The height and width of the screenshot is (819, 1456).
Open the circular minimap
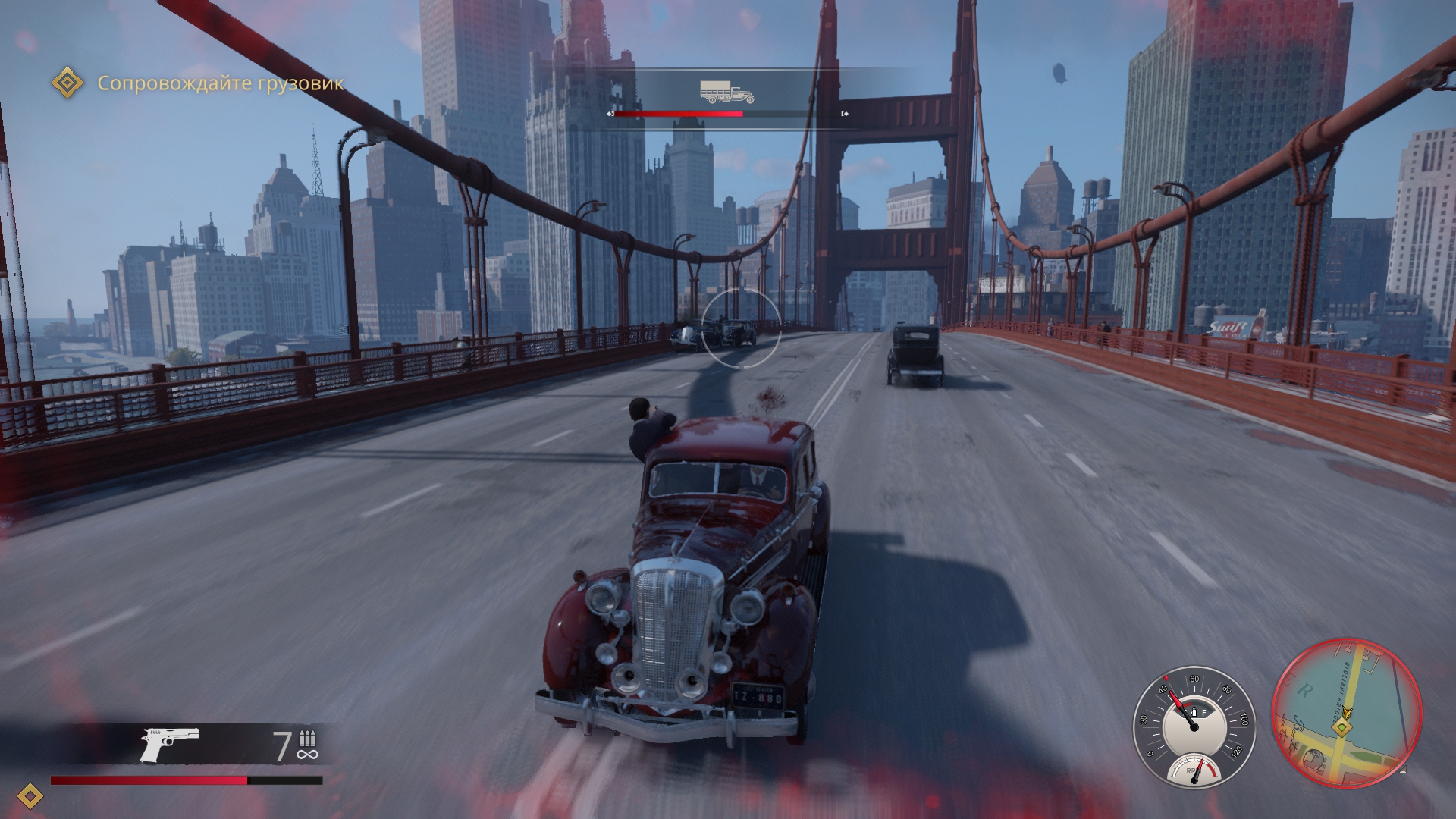point(1346,714)
